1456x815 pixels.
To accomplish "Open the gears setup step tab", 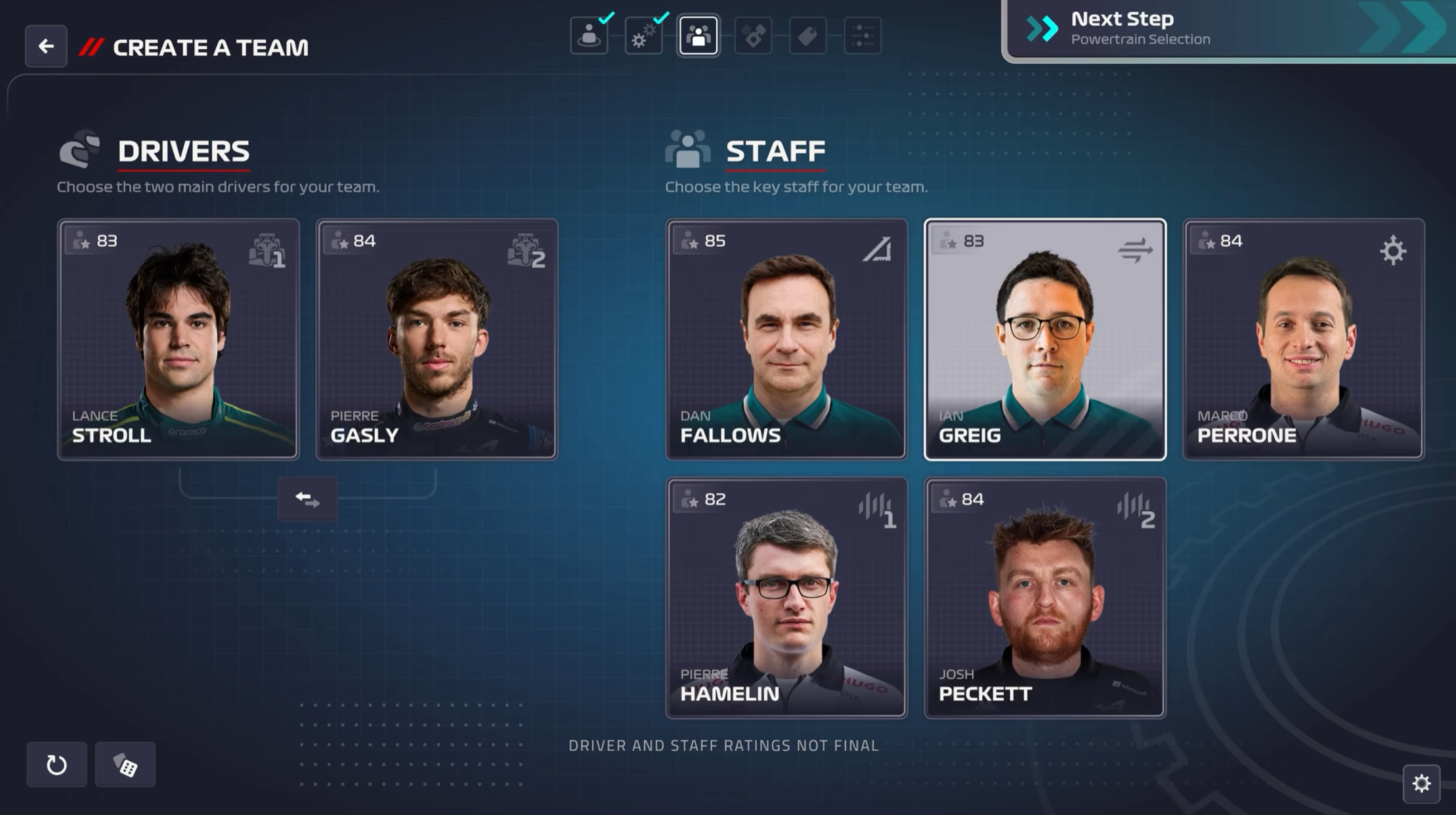I will click(x=643, y=35).
